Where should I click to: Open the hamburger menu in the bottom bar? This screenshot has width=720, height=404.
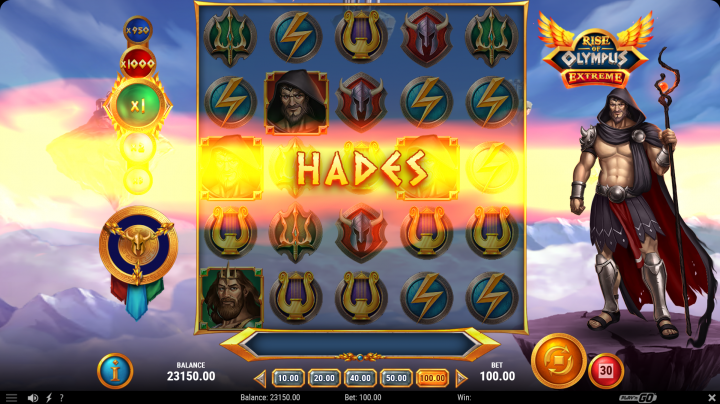point(11,398)
